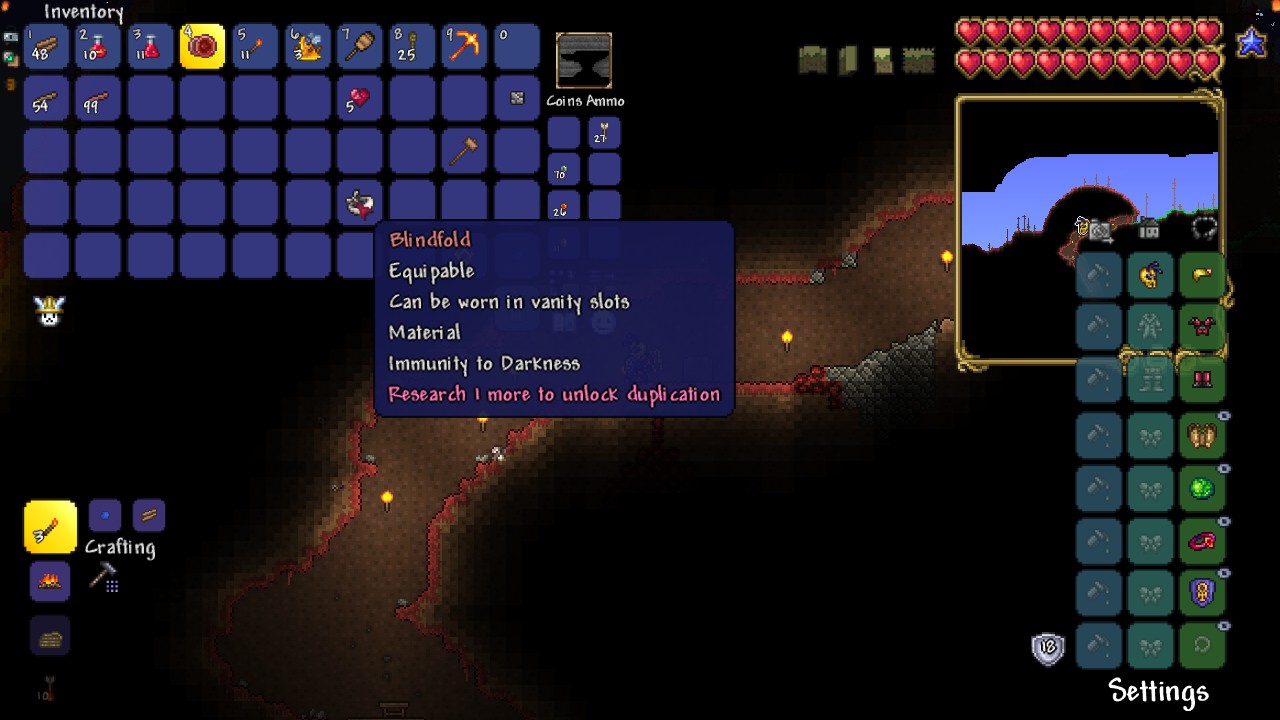Image resolution: width=1280 pixels, height=720 pixels.
Task: Click the equipped gold crown helmet slot
Action: [x=1203, y=275]
